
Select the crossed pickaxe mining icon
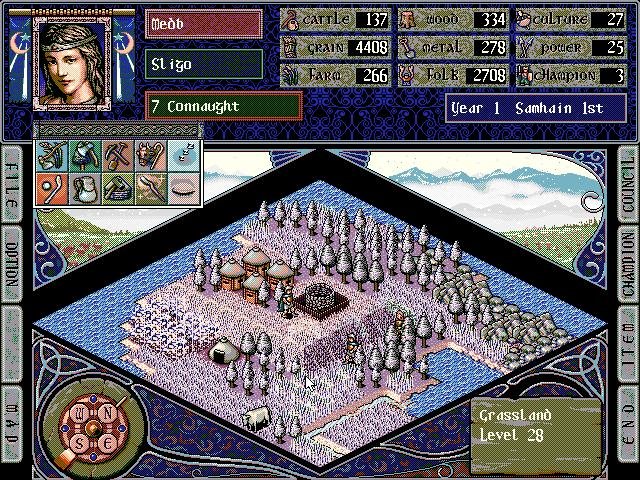click(118, 156)
